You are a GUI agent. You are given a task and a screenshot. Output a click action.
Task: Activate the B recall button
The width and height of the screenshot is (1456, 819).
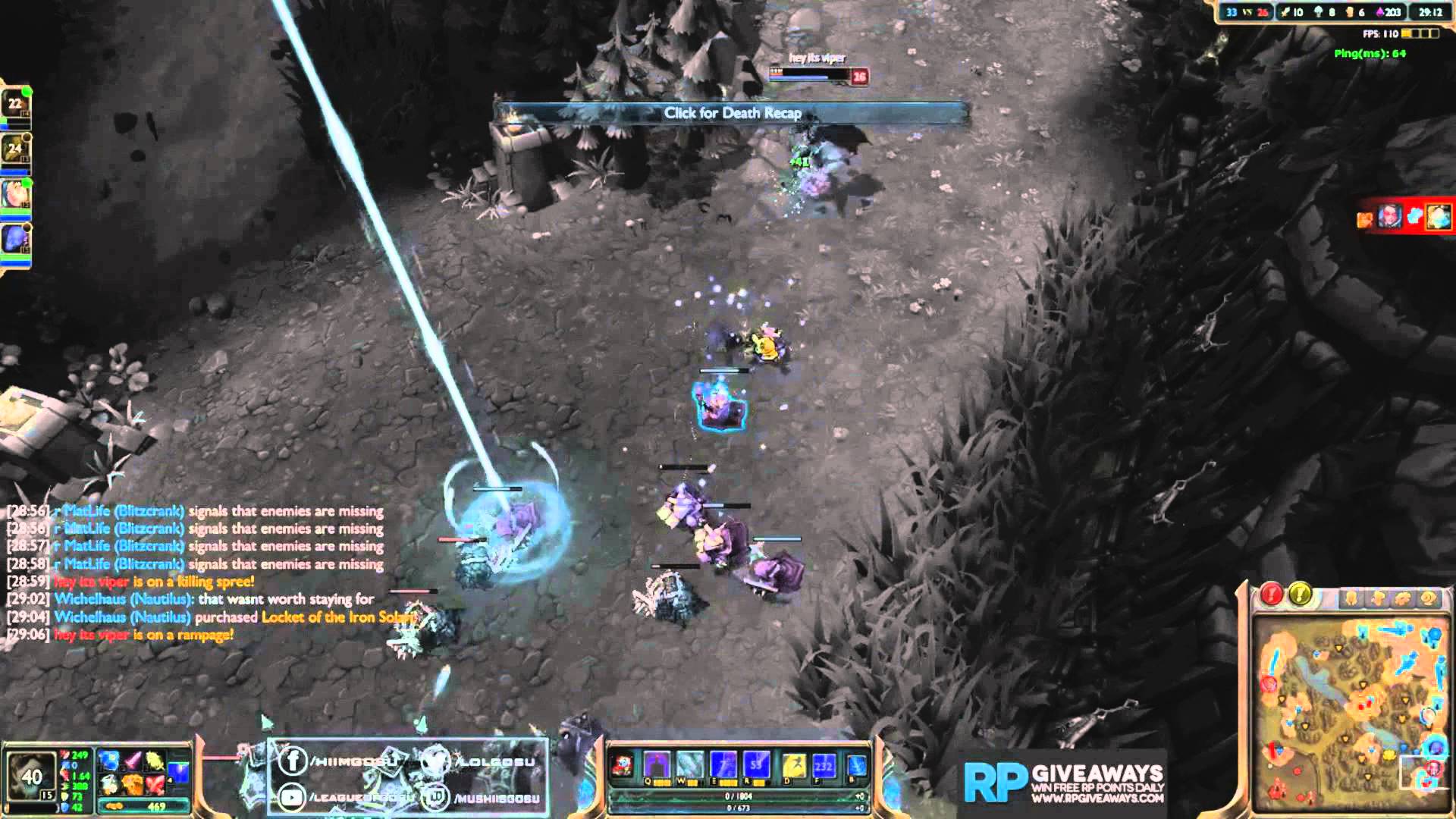tap(856, 766)
